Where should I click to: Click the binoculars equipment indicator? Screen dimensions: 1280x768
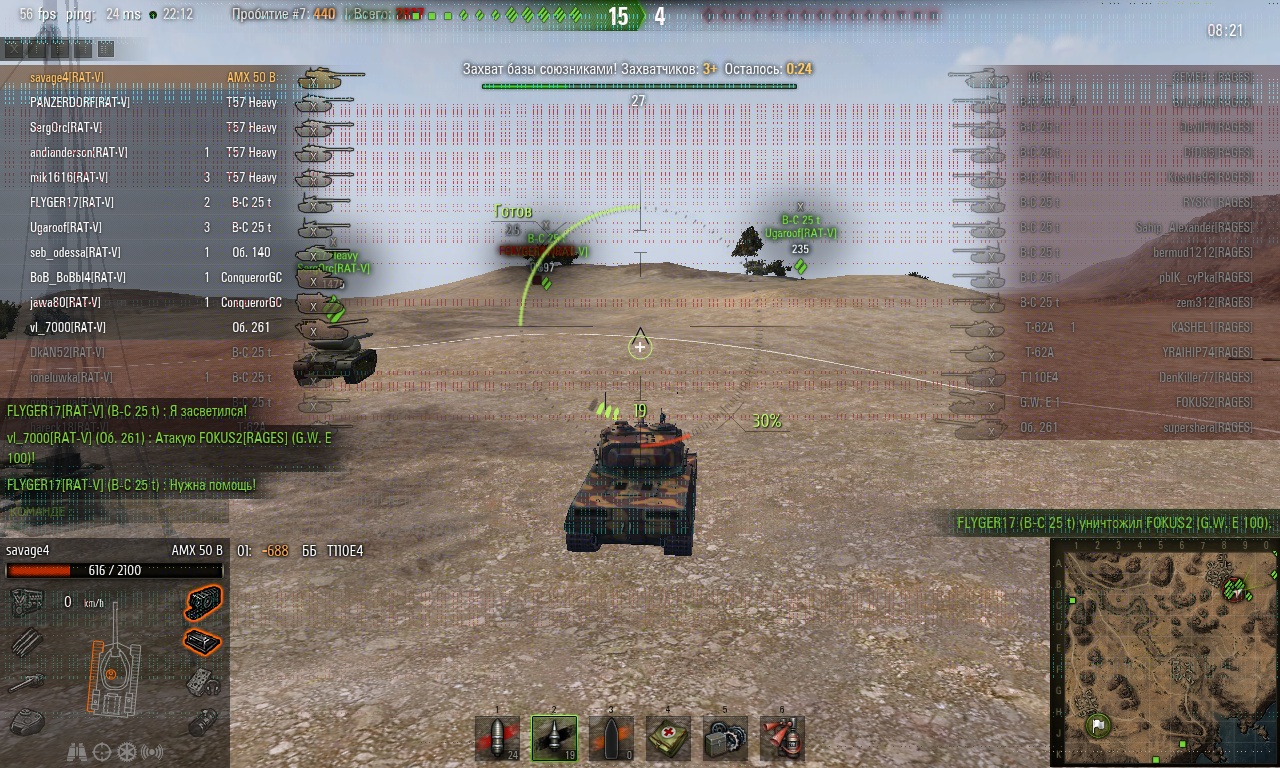click(x=76, y=752)
